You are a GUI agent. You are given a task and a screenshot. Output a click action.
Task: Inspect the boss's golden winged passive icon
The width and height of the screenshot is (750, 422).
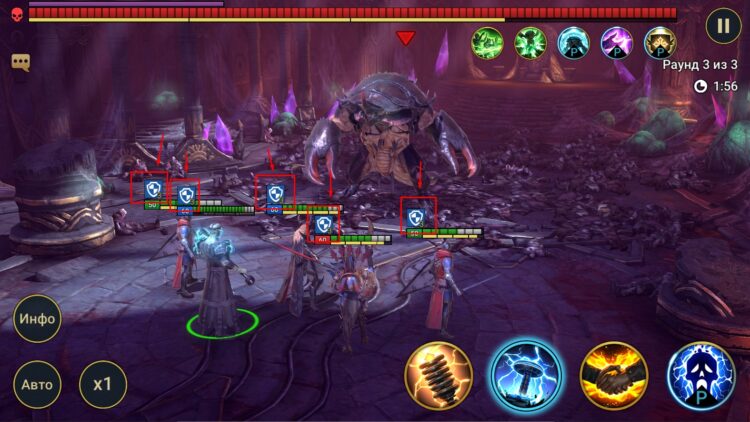point(660,43)
